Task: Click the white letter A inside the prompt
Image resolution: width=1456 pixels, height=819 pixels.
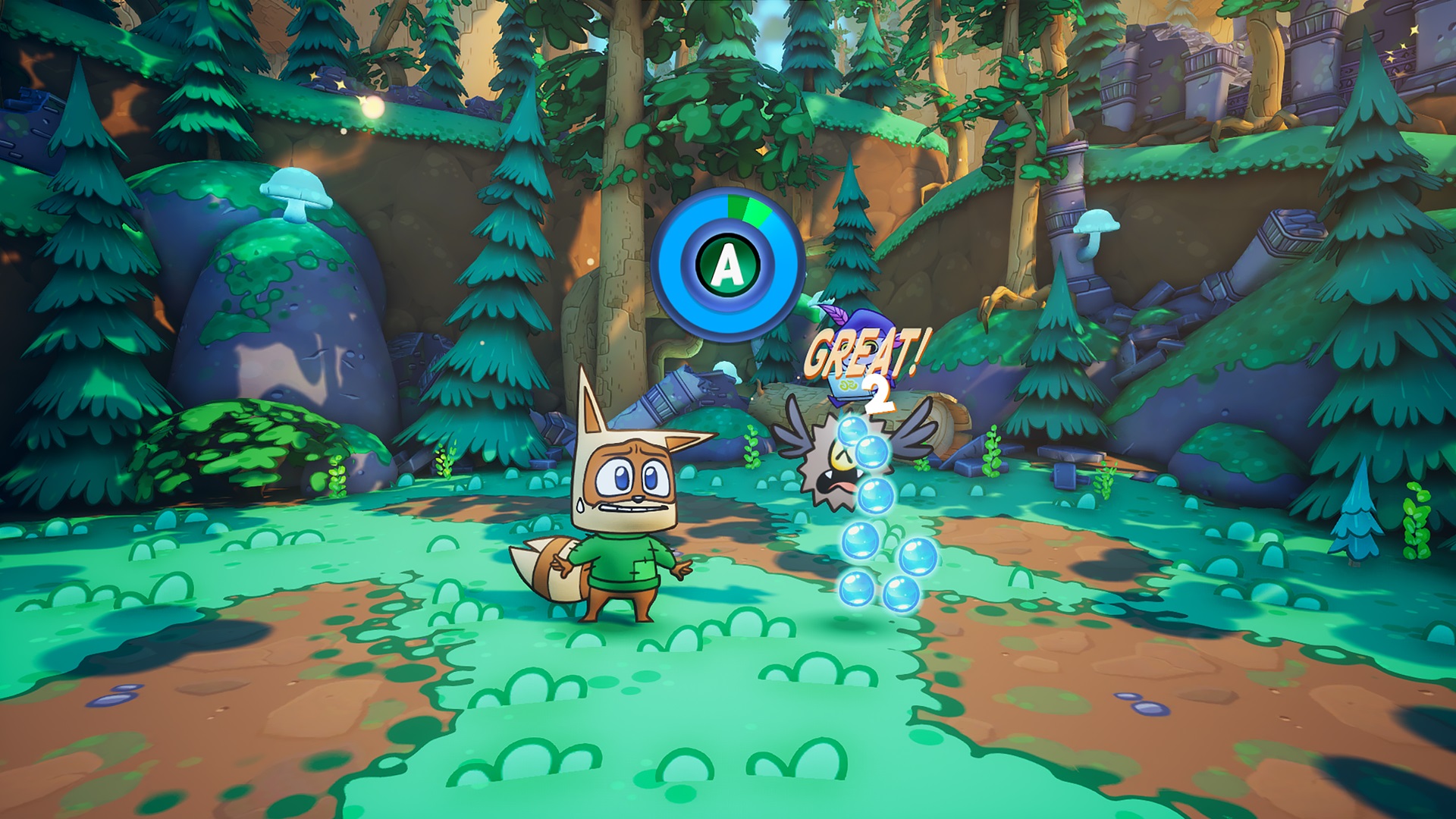Action: pyautogui.click(x=727, y=262)
